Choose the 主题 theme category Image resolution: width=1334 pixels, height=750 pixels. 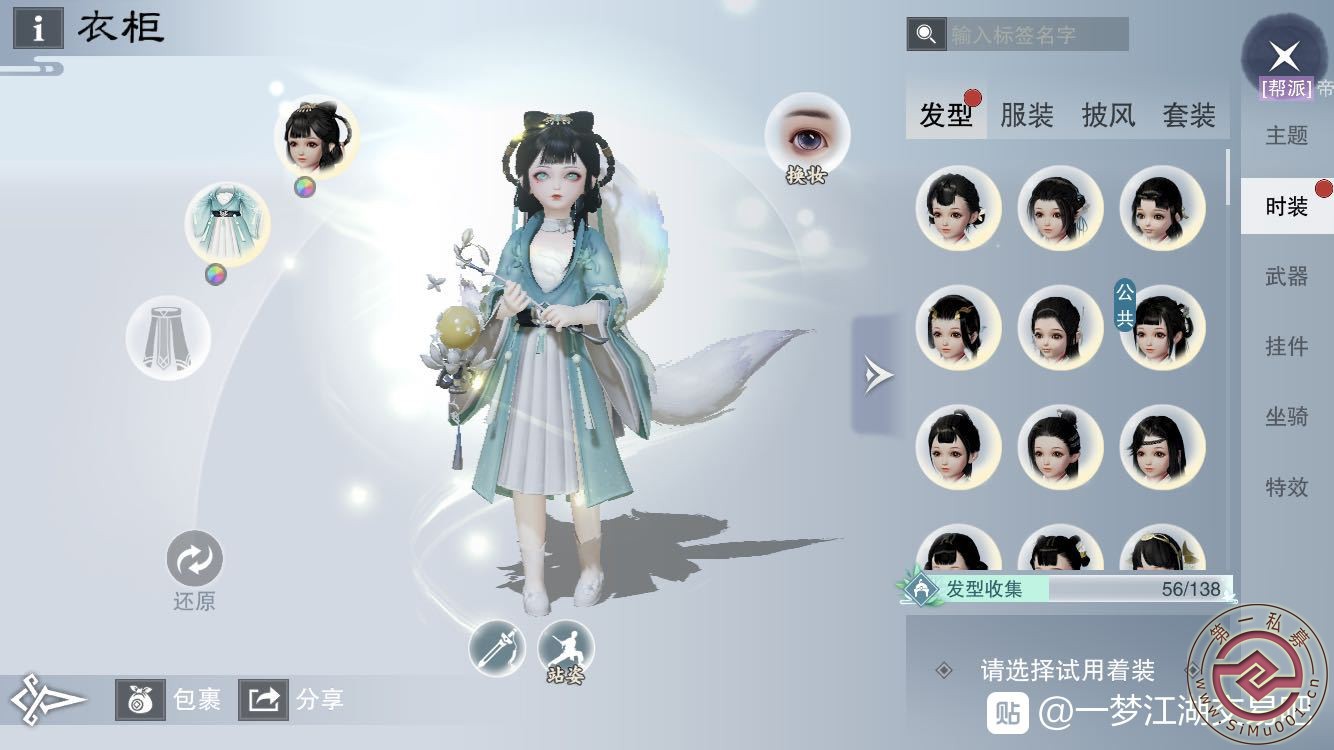tap(1286, 135)
